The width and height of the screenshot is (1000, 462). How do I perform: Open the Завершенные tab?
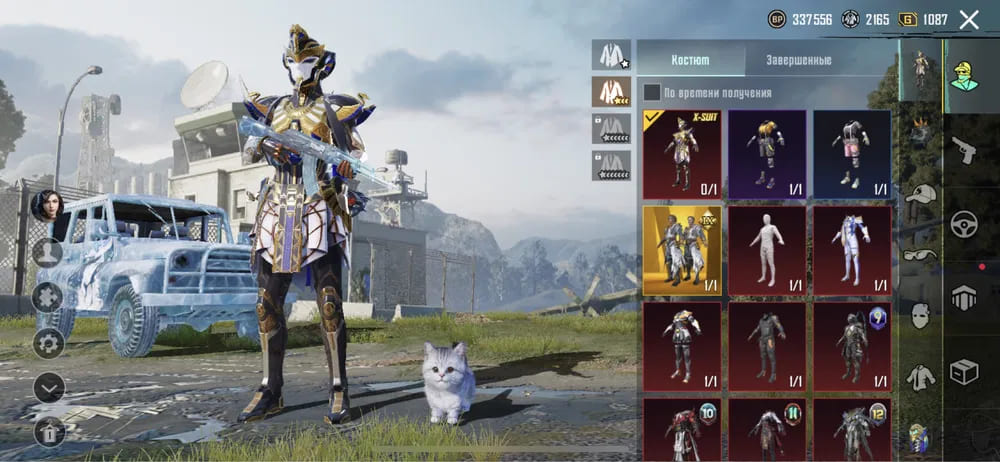tap(798, 60)
